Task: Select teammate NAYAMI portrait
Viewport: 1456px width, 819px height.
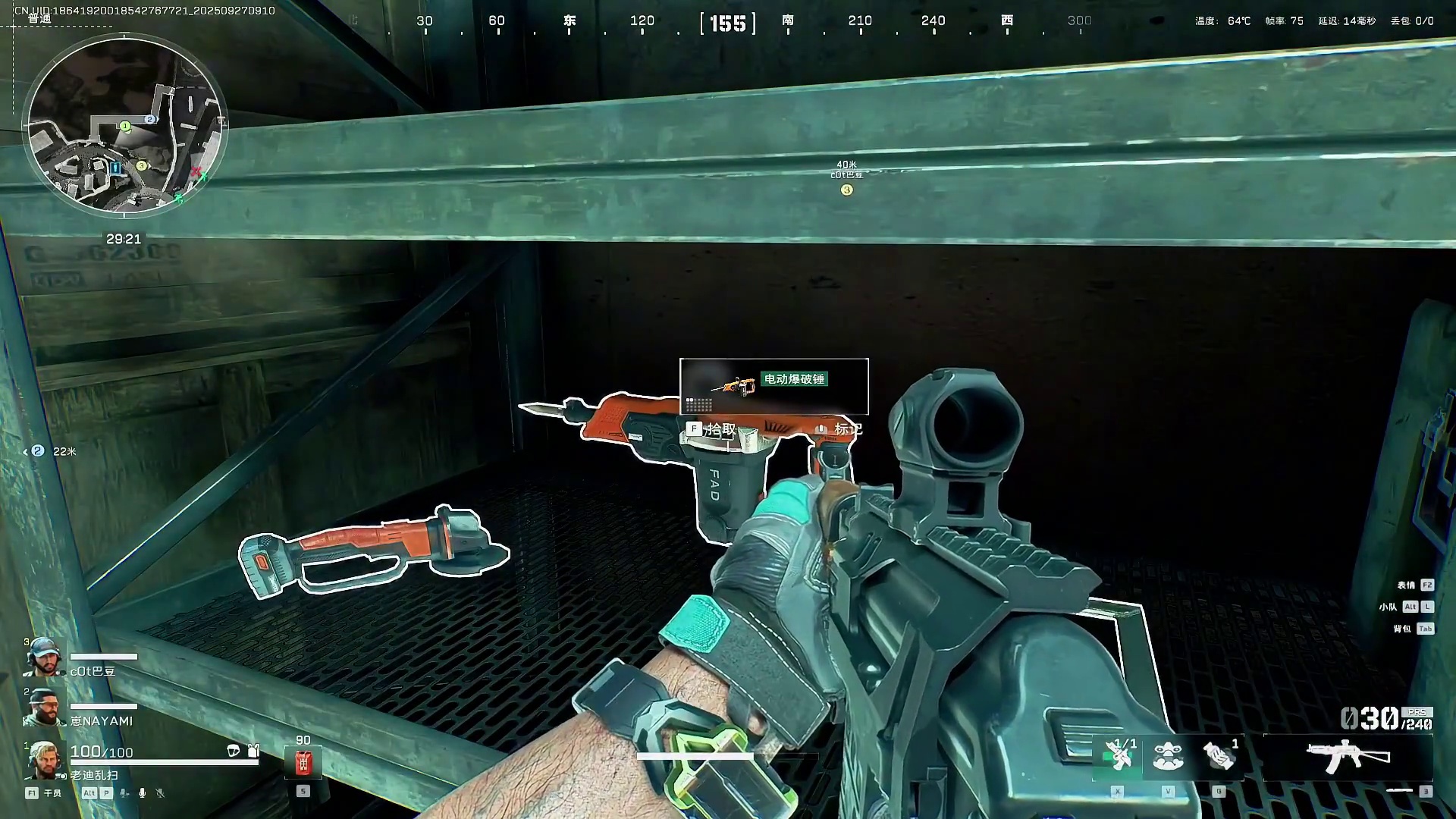Action: pyautogui.click(x=42, y=708)
